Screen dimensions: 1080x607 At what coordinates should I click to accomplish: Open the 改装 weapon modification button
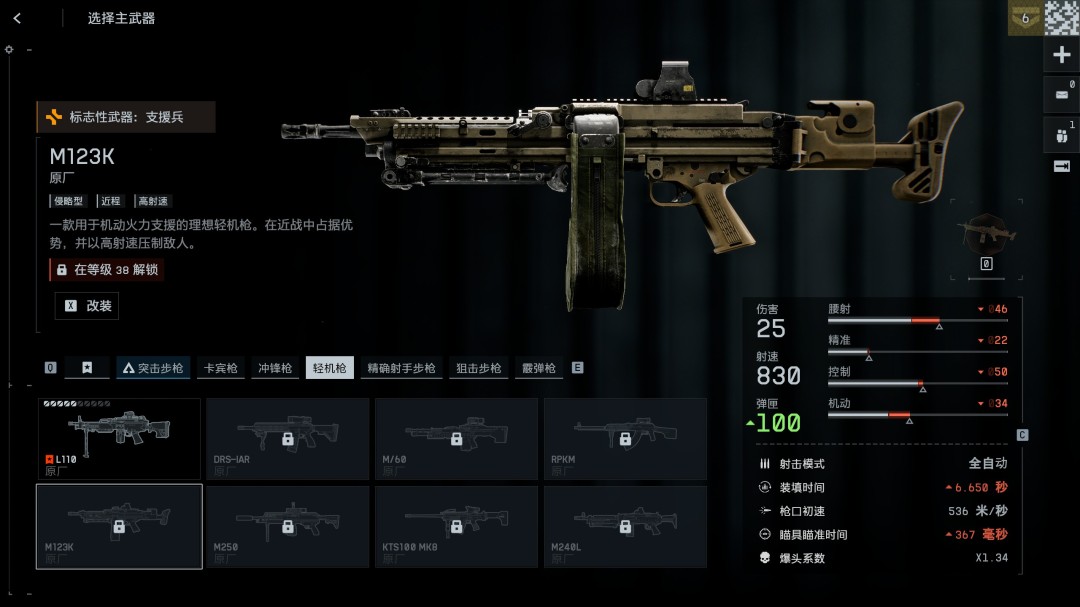pyautogui.click(x=87, y=306)
